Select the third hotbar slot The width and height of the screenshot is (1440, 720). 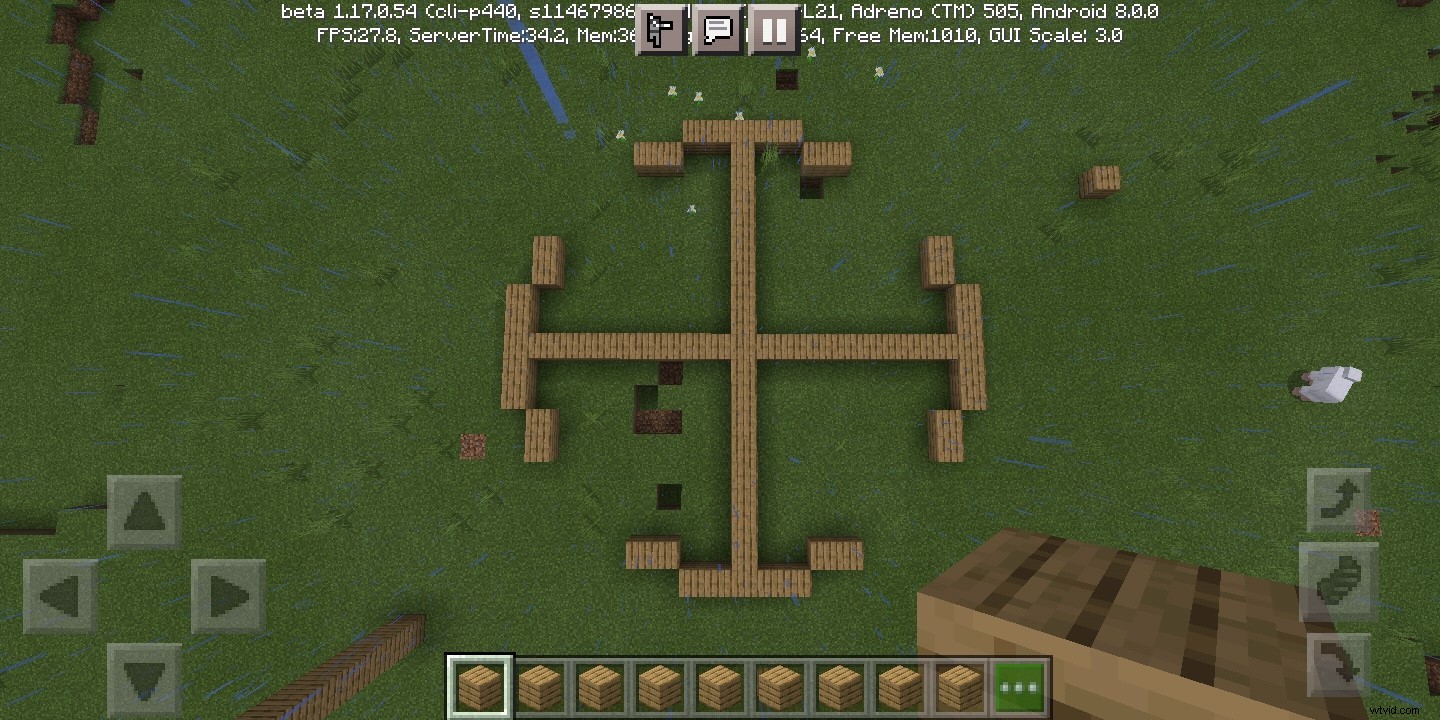[599, 686]
